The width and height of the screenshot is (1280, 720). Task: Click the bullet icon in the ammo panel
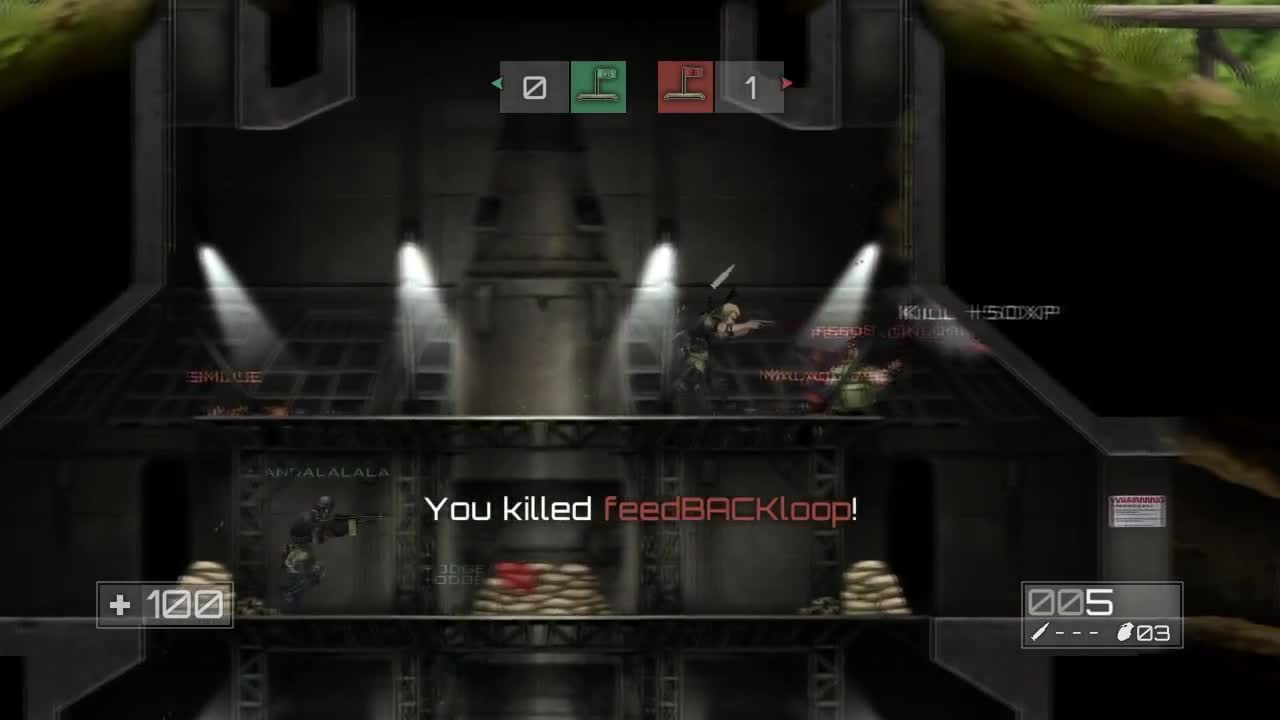point(1040,631)
